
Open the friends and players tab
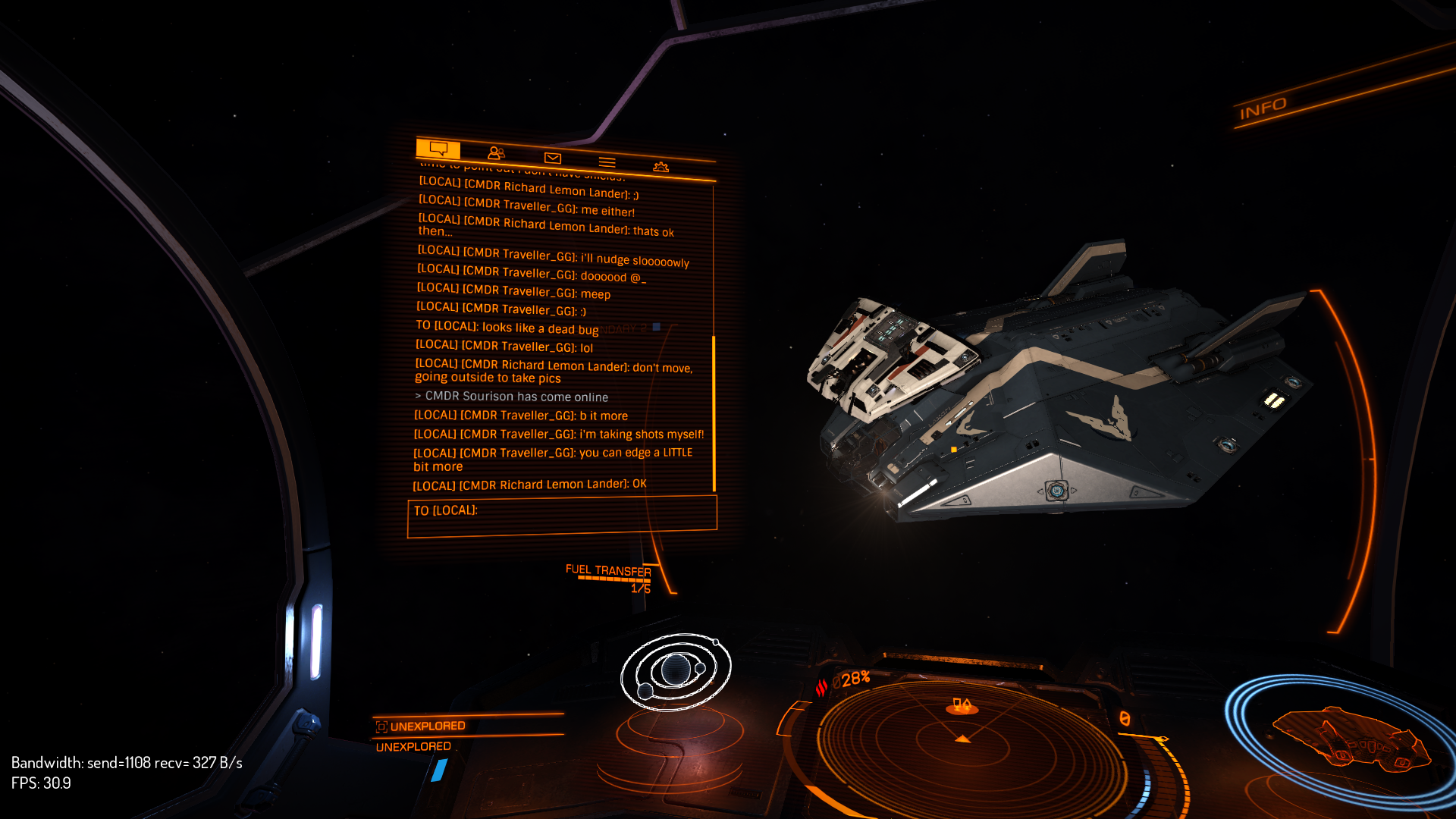click(496, 153)
